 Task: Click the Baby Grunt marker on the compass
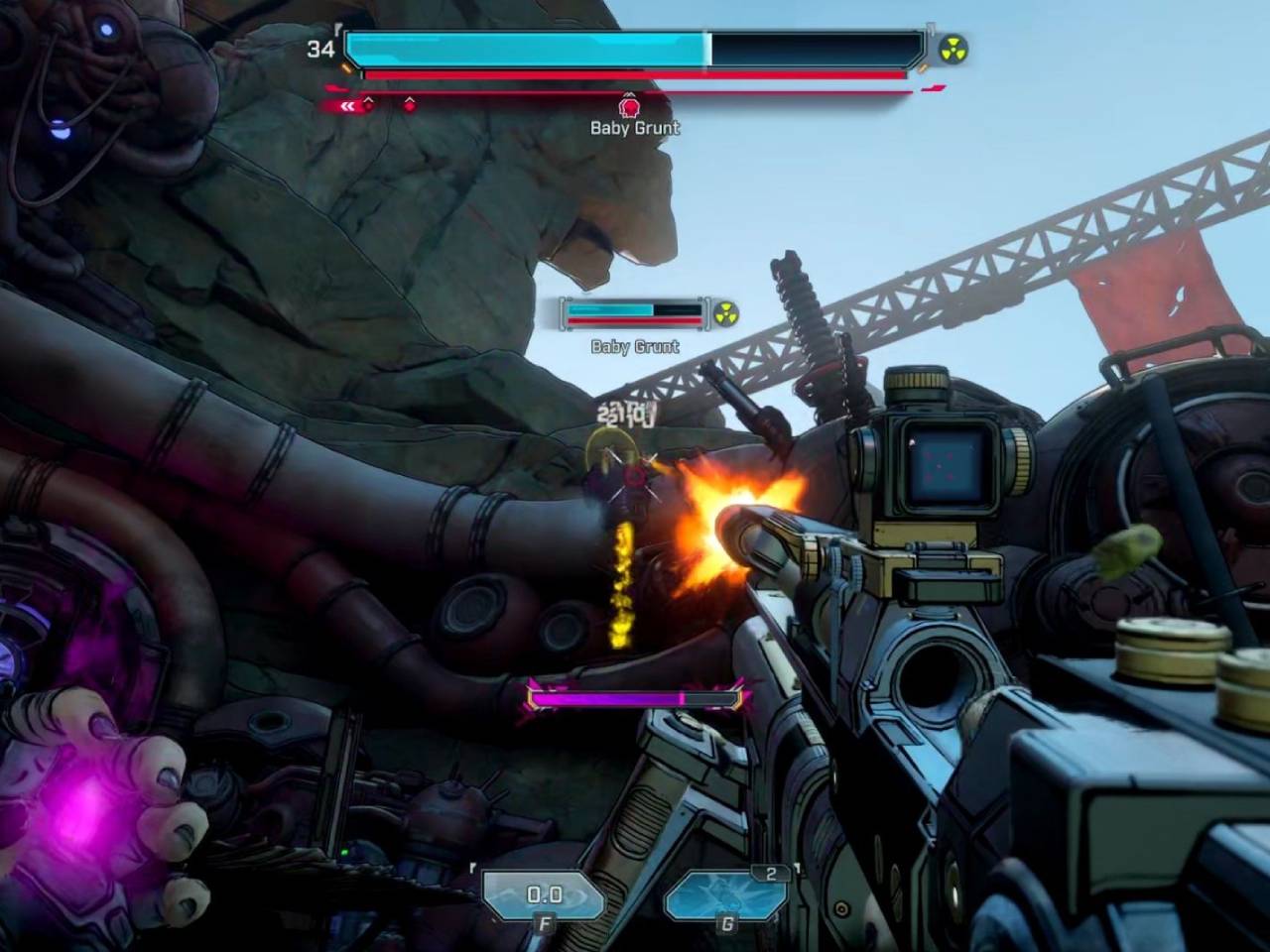pos(628,105)
